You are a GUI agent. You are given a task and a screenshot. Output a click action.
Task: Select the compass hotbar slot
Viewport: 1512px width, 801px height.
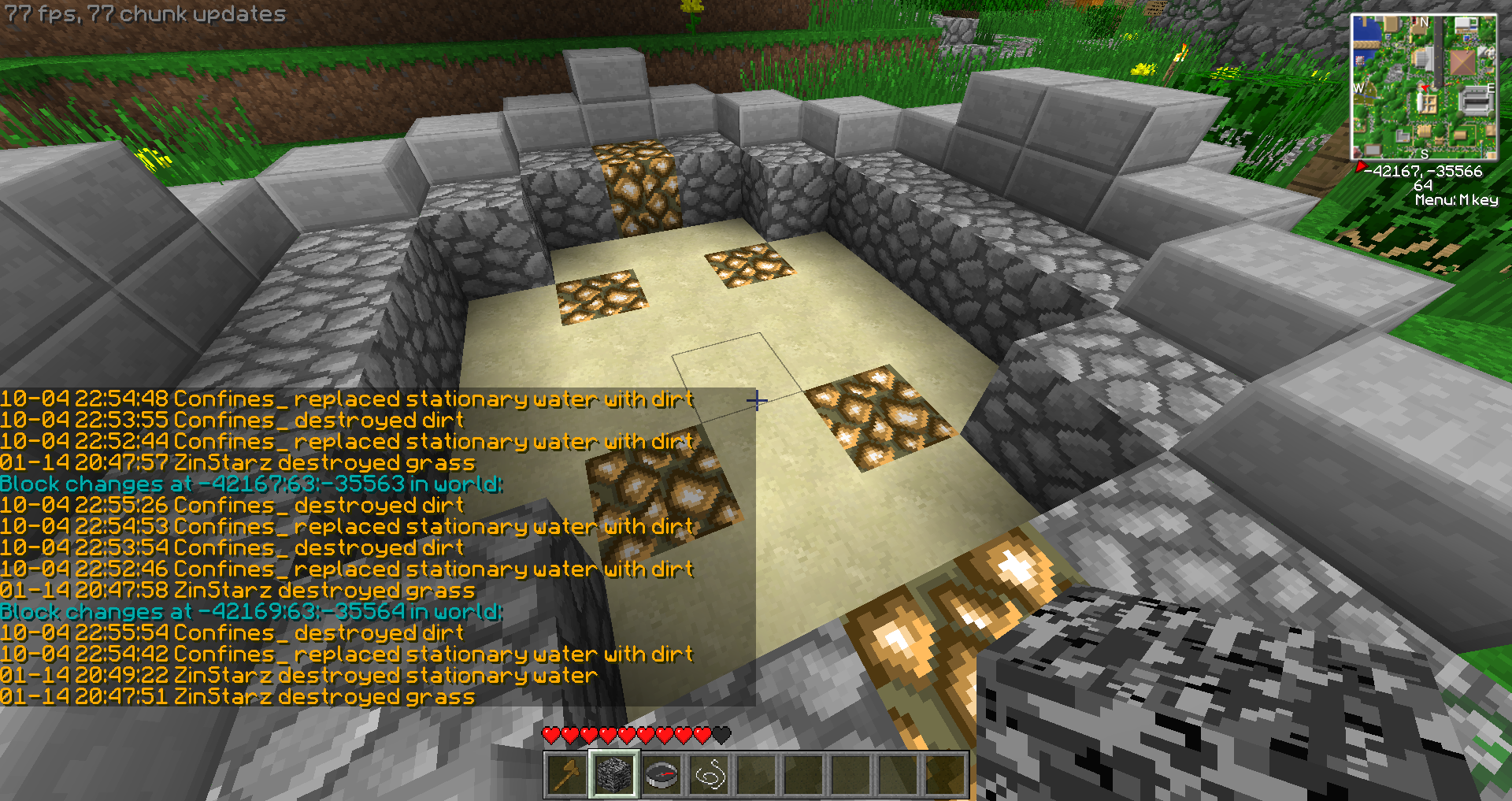(661, 775)
